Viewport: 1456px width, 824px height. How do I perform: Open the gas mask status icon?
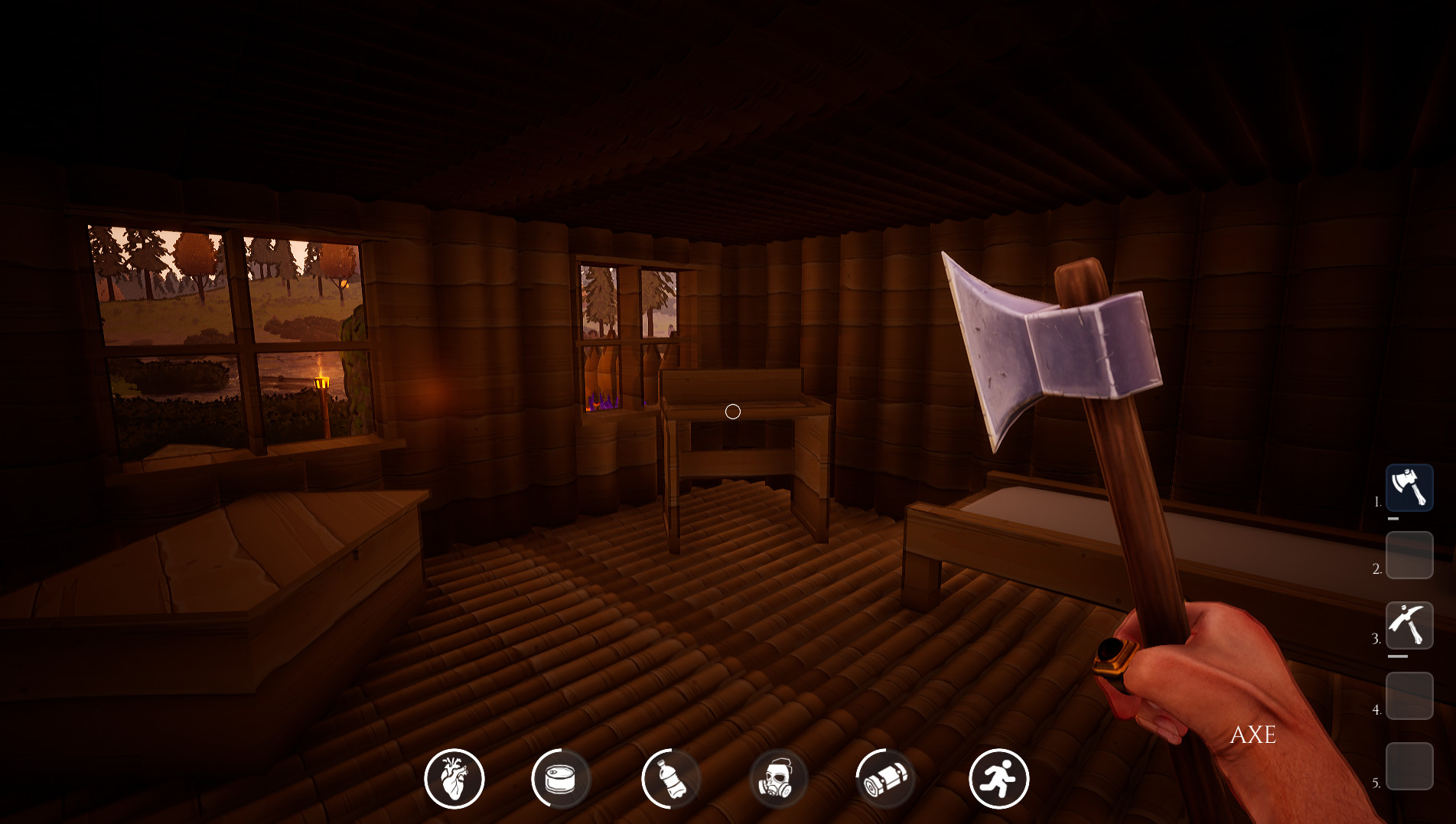pos(780,777)
